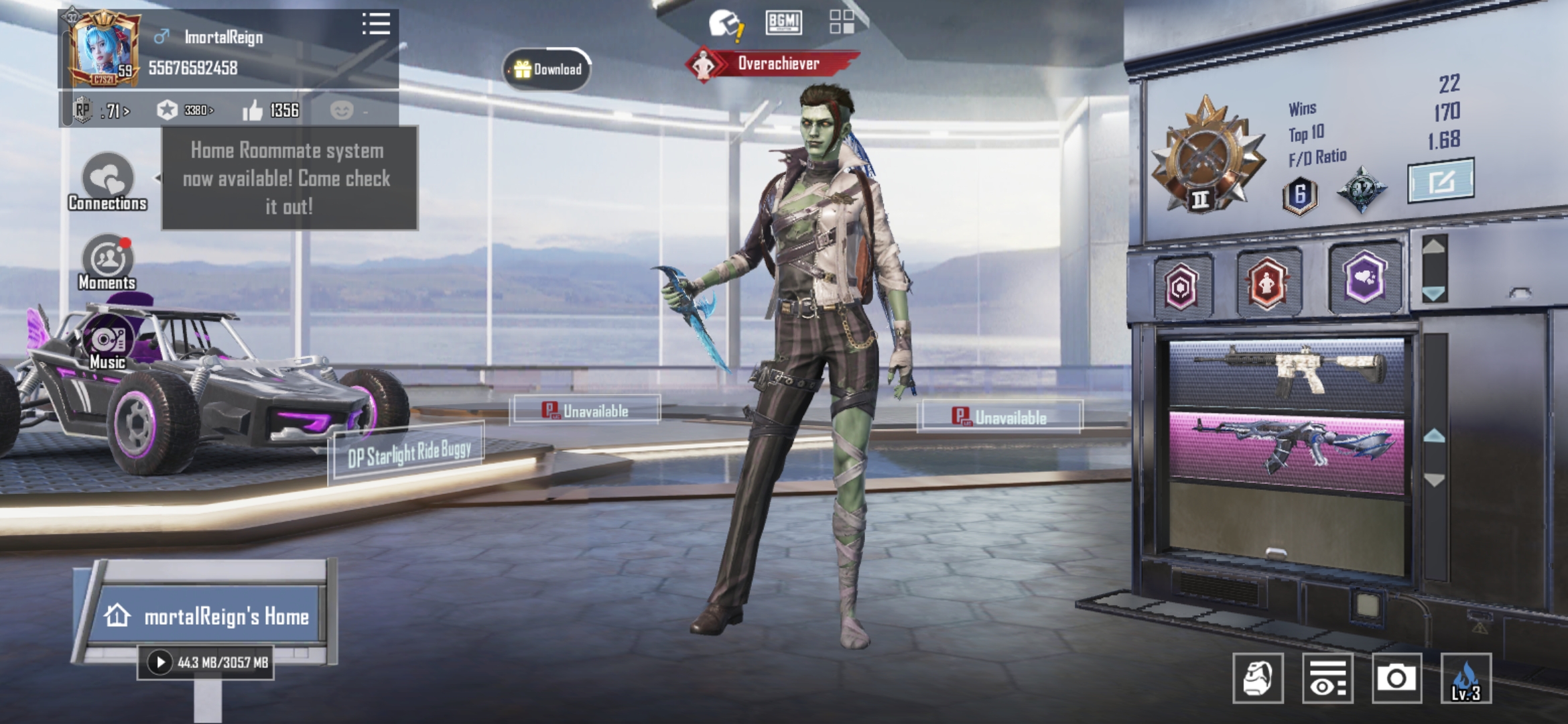Click the BGMI logo icon
This screenshot has width=1568, height=724.
pos(783,22)
